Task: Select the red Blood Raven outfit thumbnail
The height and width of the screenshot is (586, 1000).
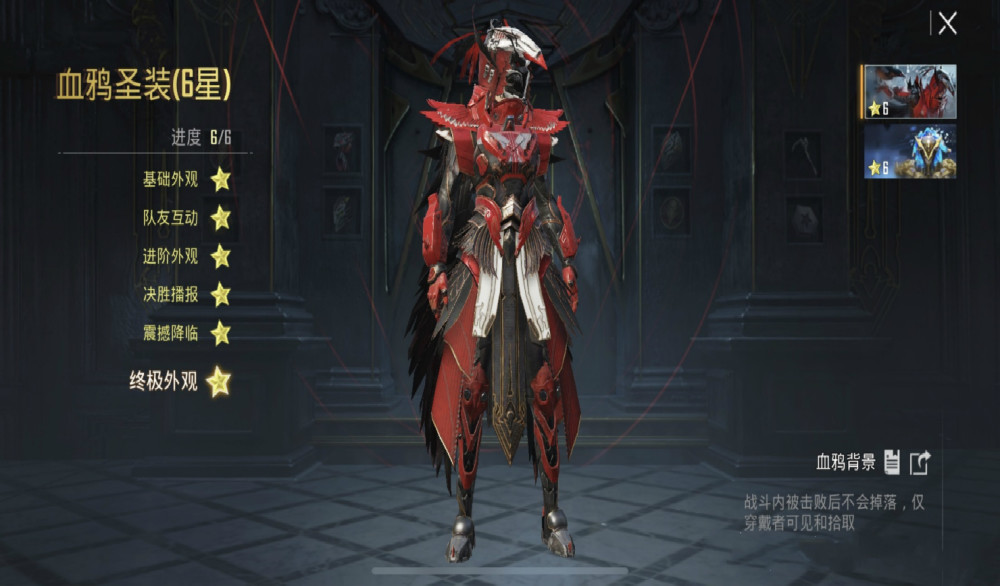Action: (910, 92)
